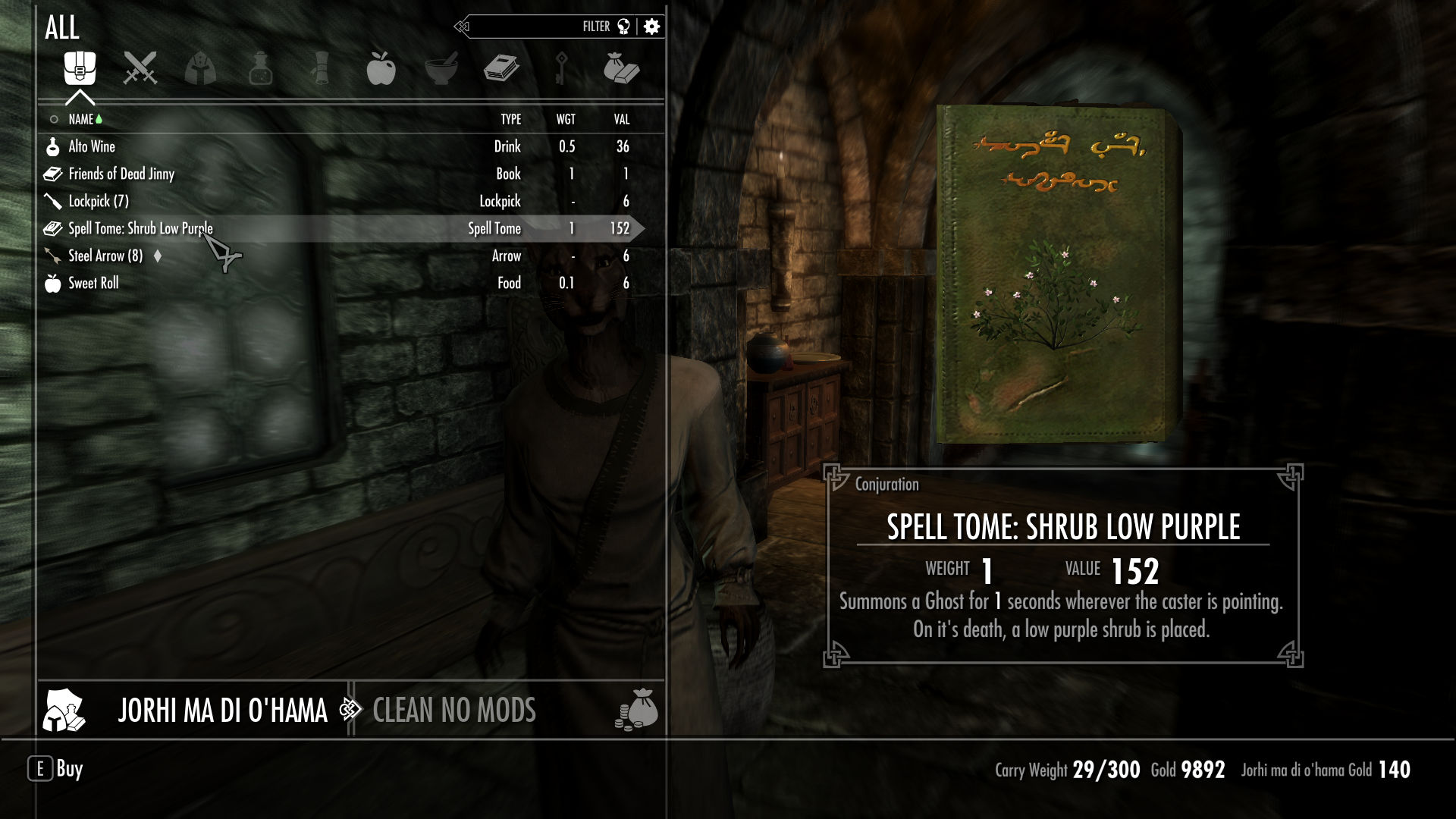Click the Filter search field
Screen dimensions: 1456x819
coord(531,27)
